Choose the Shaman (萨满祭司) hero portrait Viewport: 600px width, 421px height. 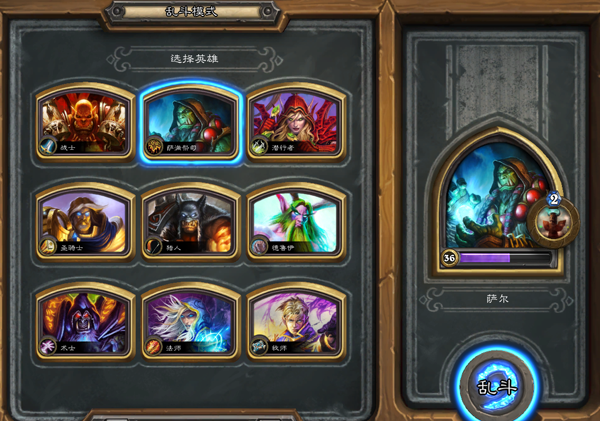point(190,124)
